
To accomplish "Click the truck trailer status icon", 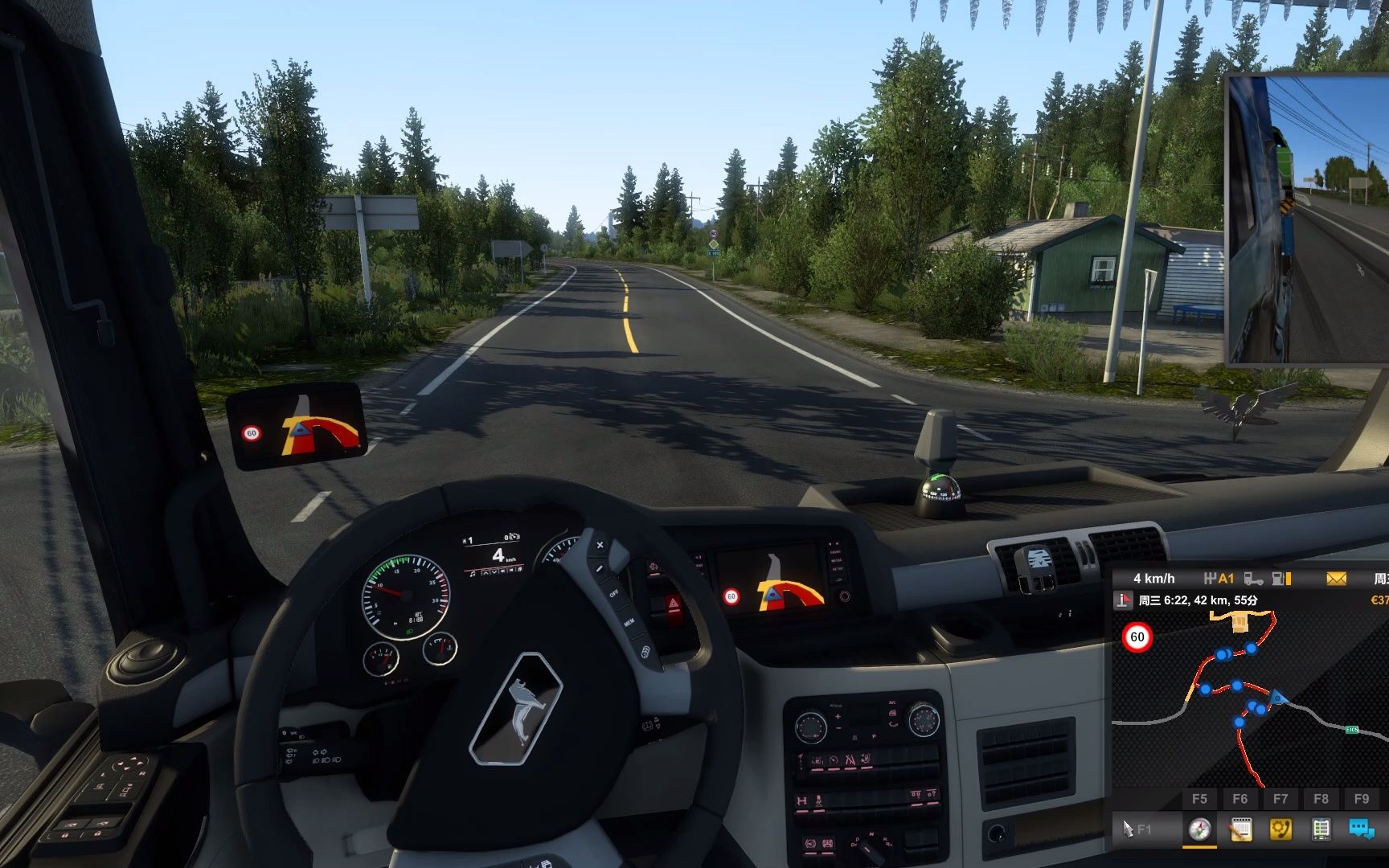I will 1253,579.
